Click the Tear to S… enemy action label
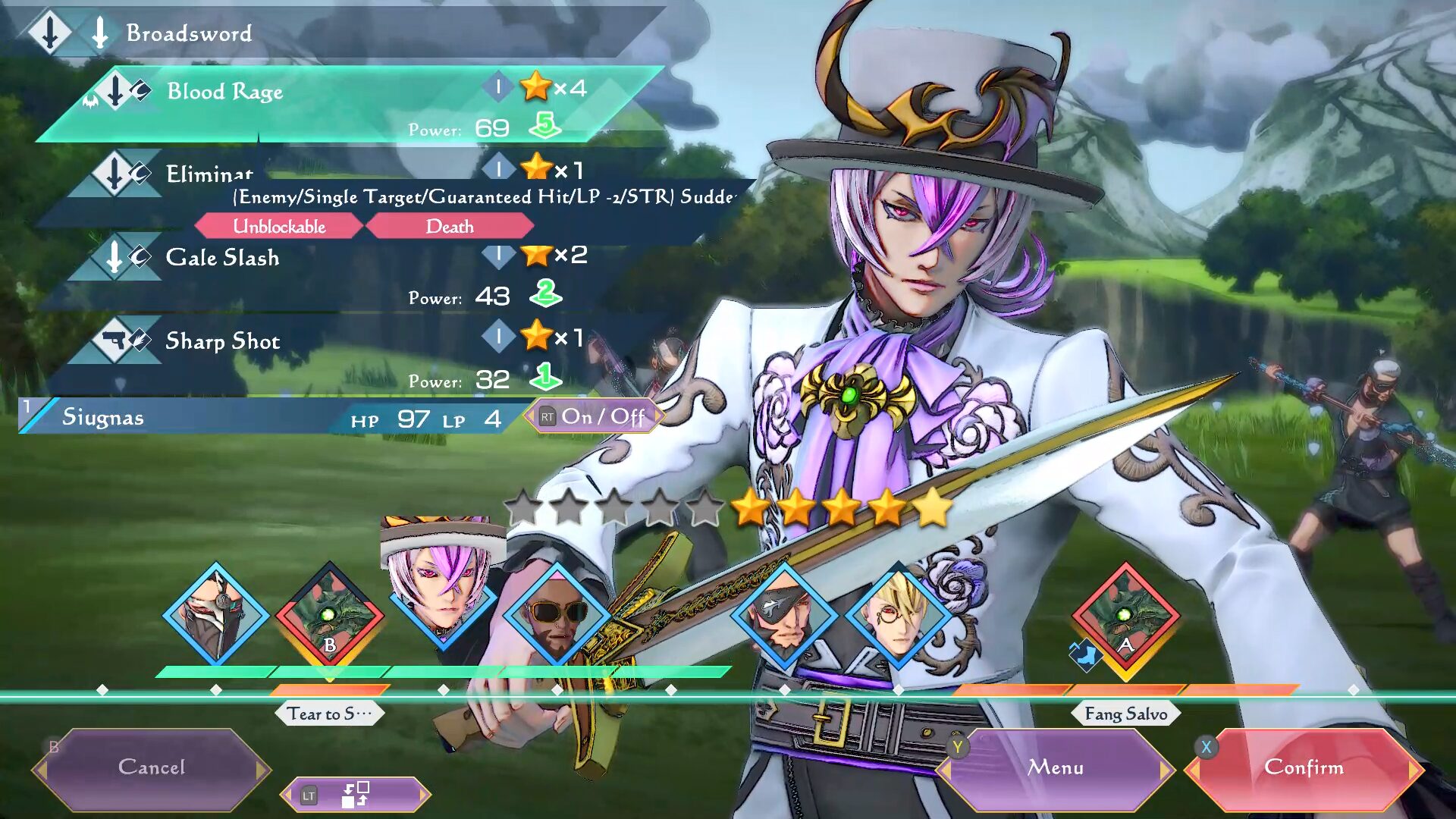 [329, 714]
